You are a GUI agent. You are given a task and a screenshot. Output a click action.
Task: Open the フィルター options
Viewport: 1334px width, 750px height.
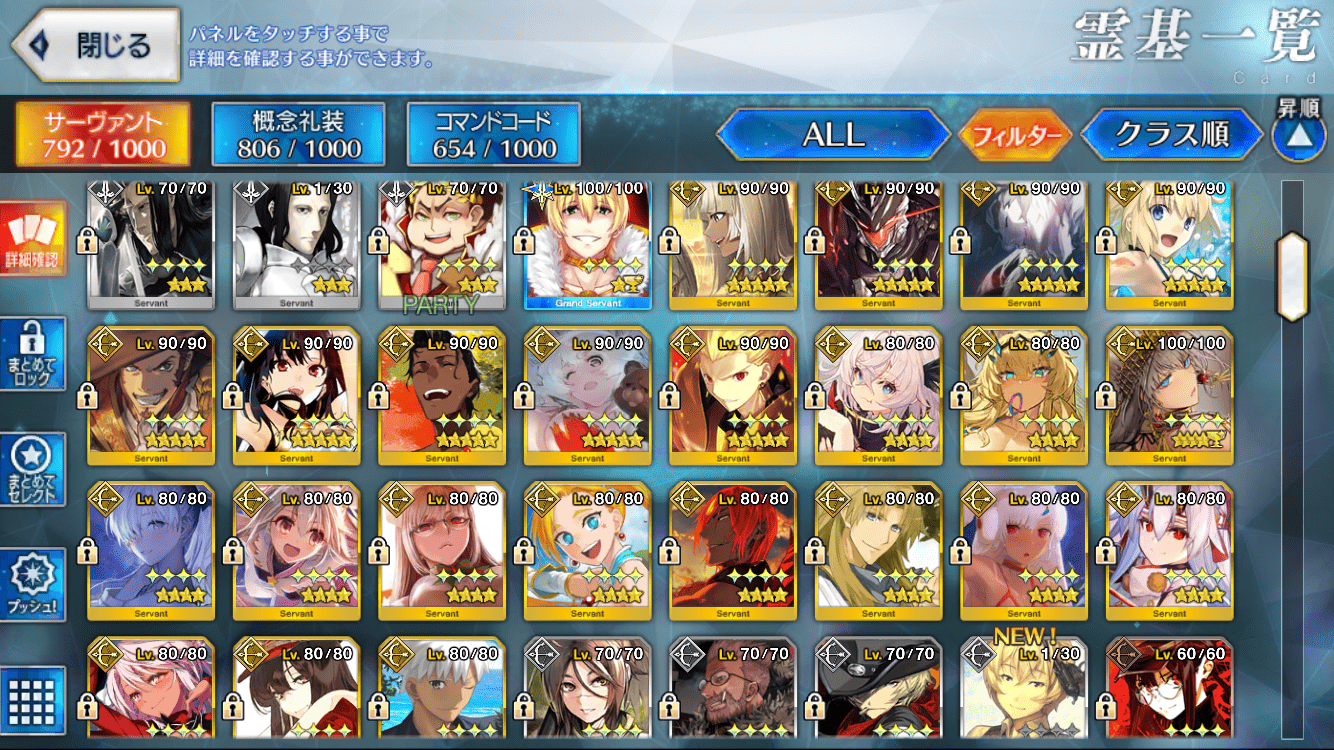pyautogui.click(x=1014, y=135)
